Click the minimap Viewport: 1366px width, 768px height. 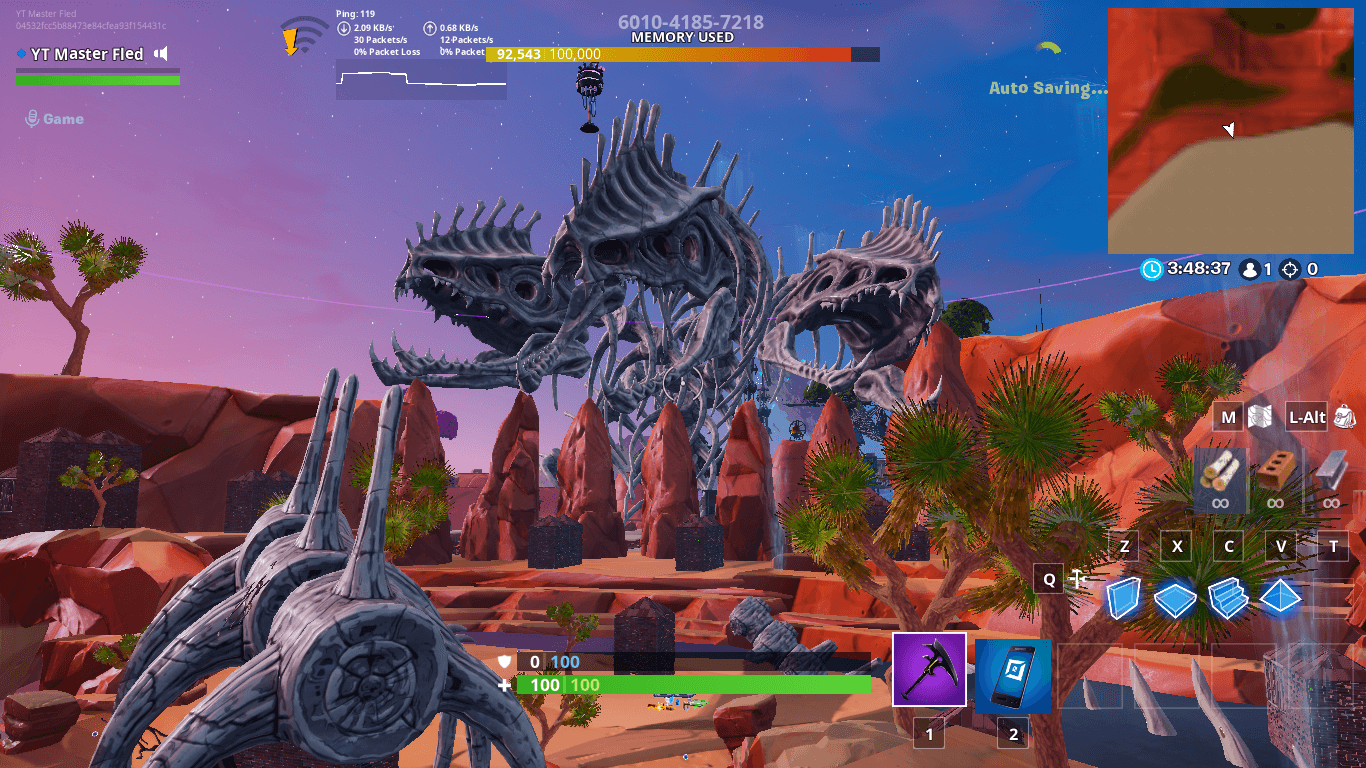click(1230, 131)
